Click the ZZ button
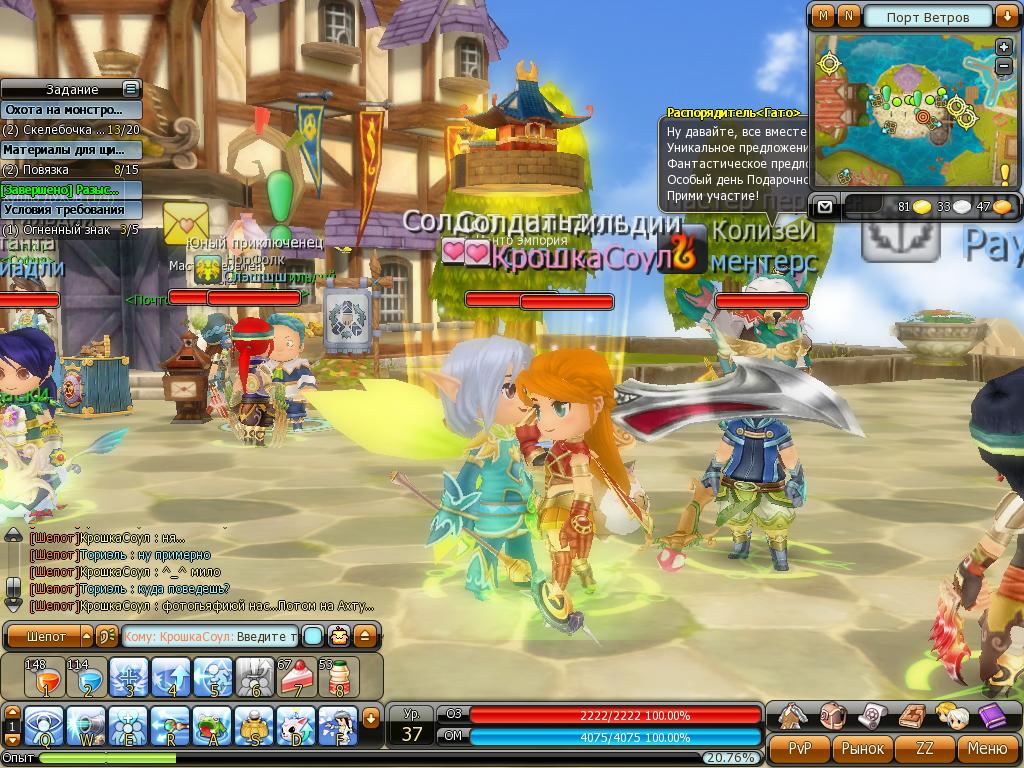 (x=925, y=748)
